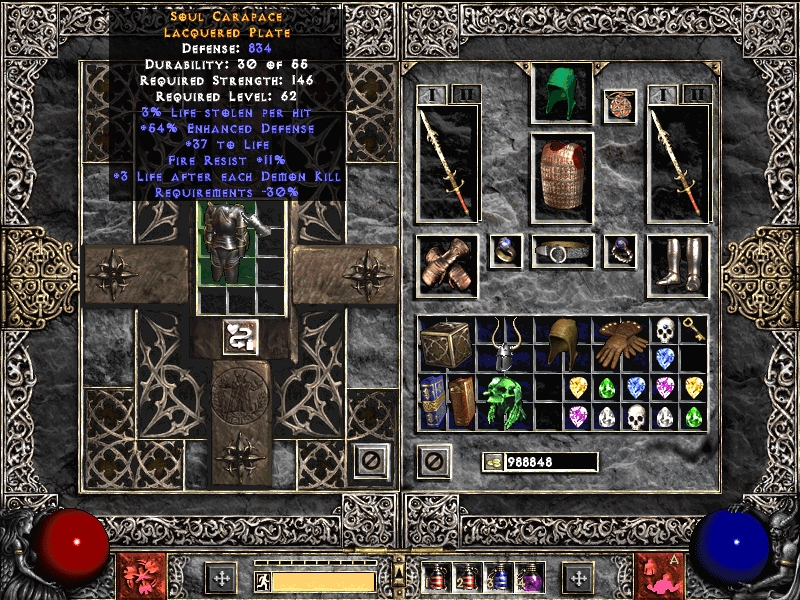
Task: Select the equipped heavy gauntlets
Action: click(x=447, y=265)
